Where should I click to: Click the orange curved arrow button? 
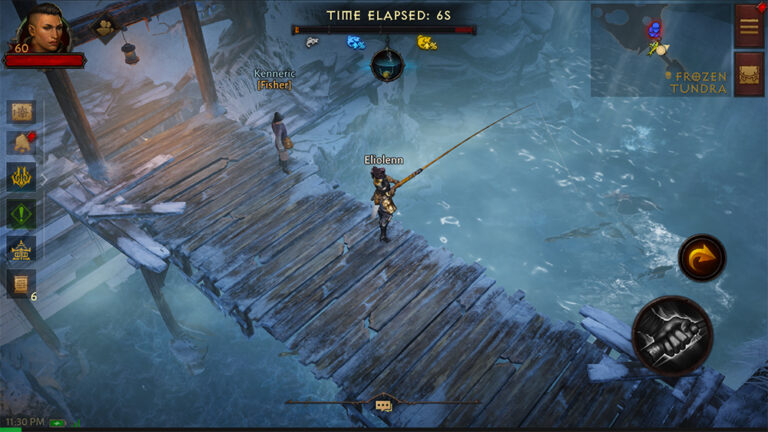(x=702, y=258)
